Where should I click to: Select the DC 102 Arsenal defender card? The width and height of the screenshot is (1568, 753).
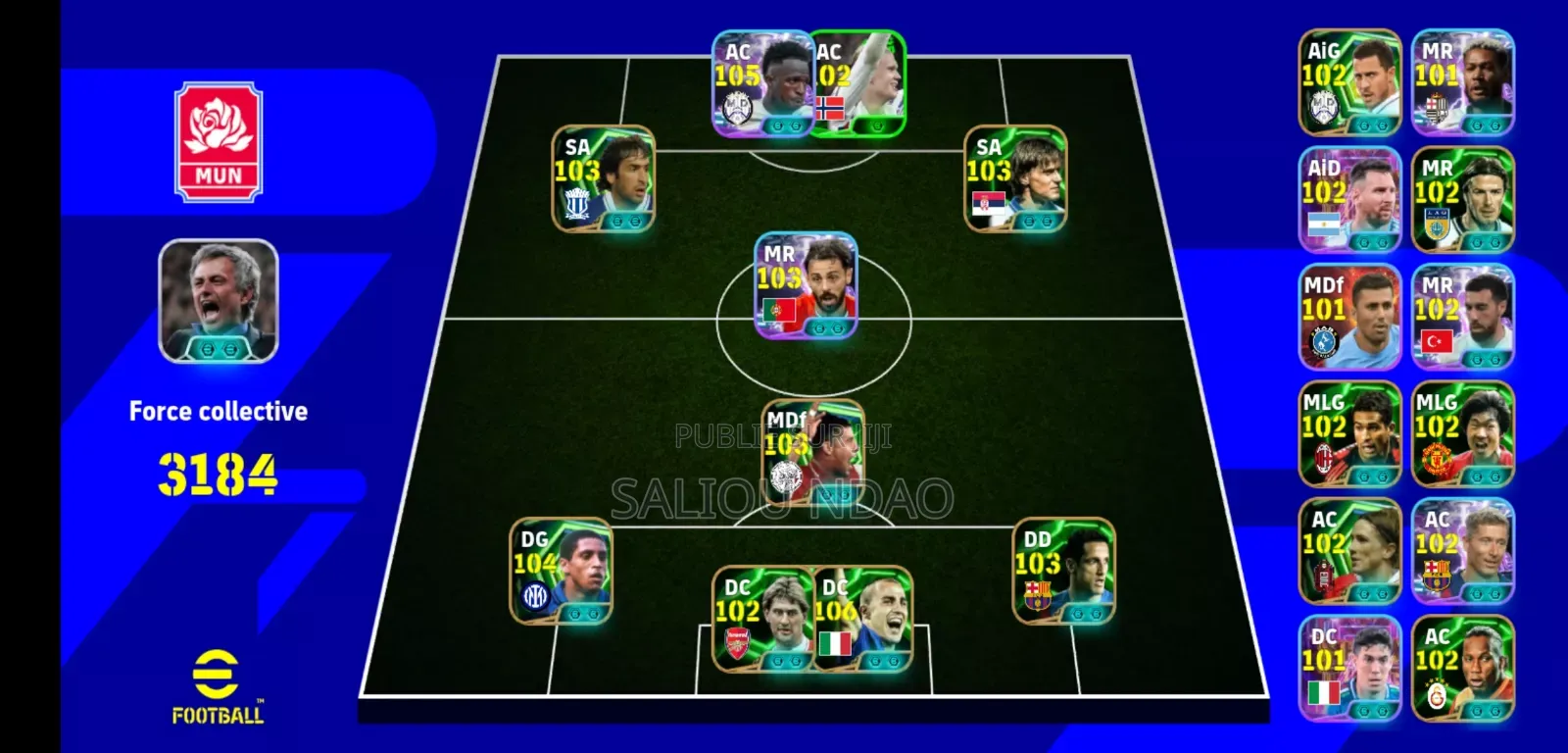(761, 619)
